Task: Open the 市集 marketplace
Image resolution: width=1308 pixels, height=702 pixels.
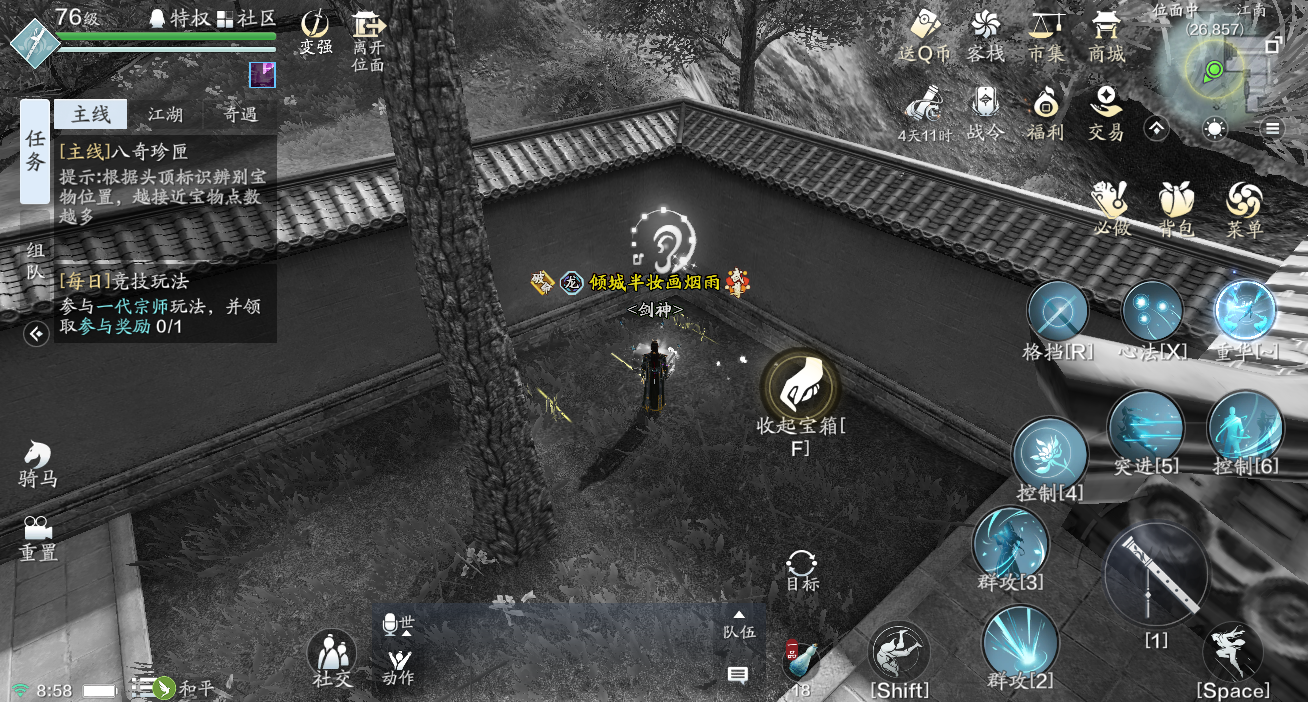Action: tap(1046, 35)
